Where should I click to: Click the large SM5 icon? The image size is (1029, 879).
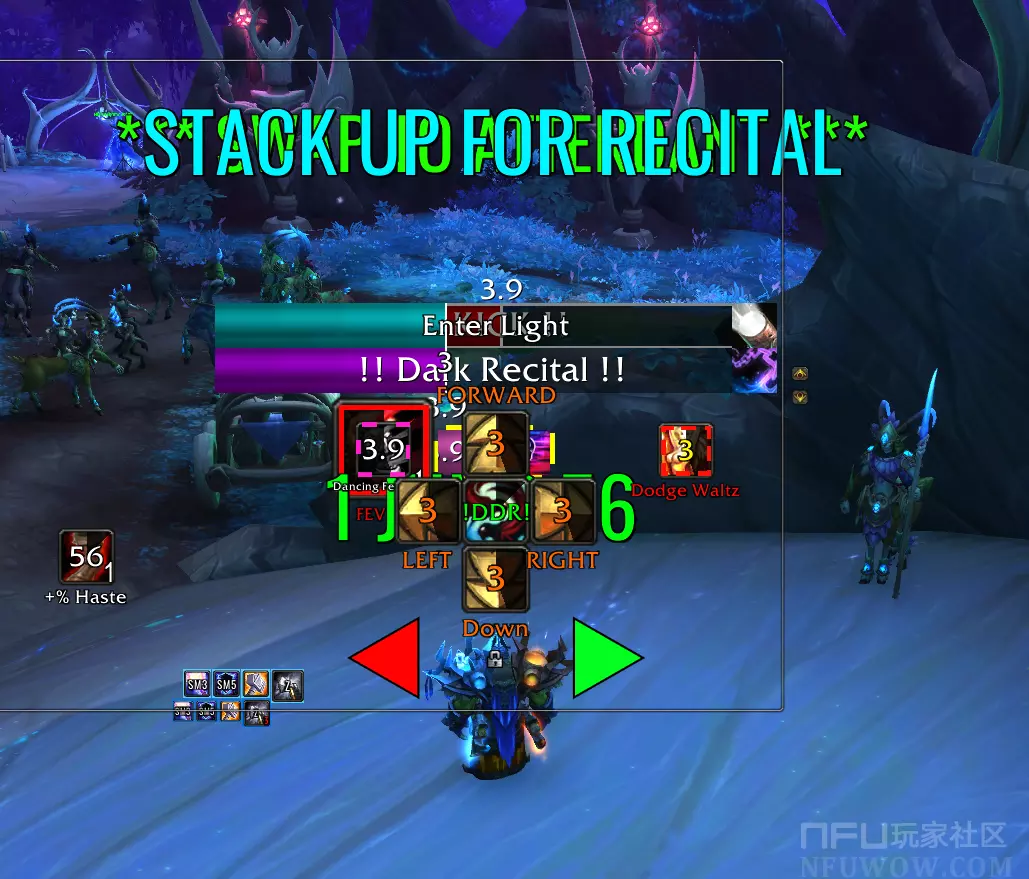point(226,685)
